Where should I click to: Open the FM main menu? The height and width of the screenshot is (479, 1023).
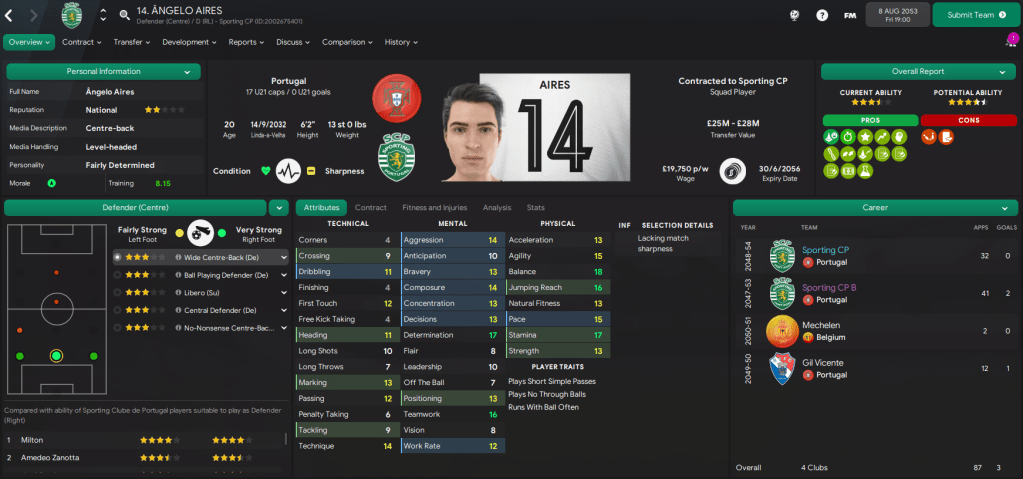tap(849, 15)
